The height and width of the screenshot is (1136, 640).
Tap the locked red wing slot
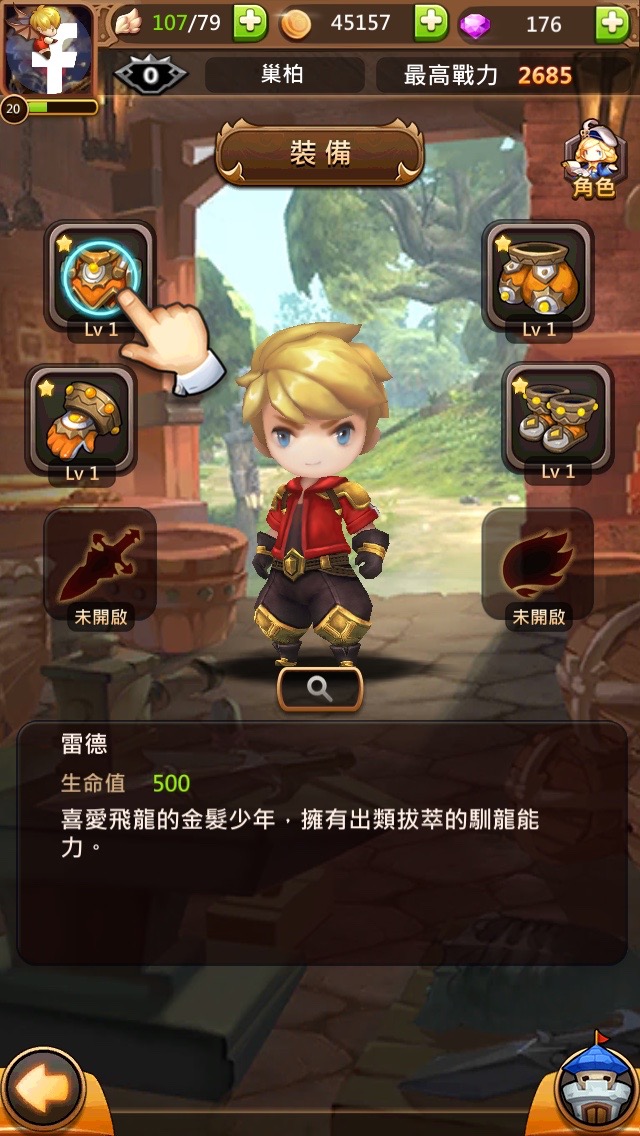(x=538, y=563)
